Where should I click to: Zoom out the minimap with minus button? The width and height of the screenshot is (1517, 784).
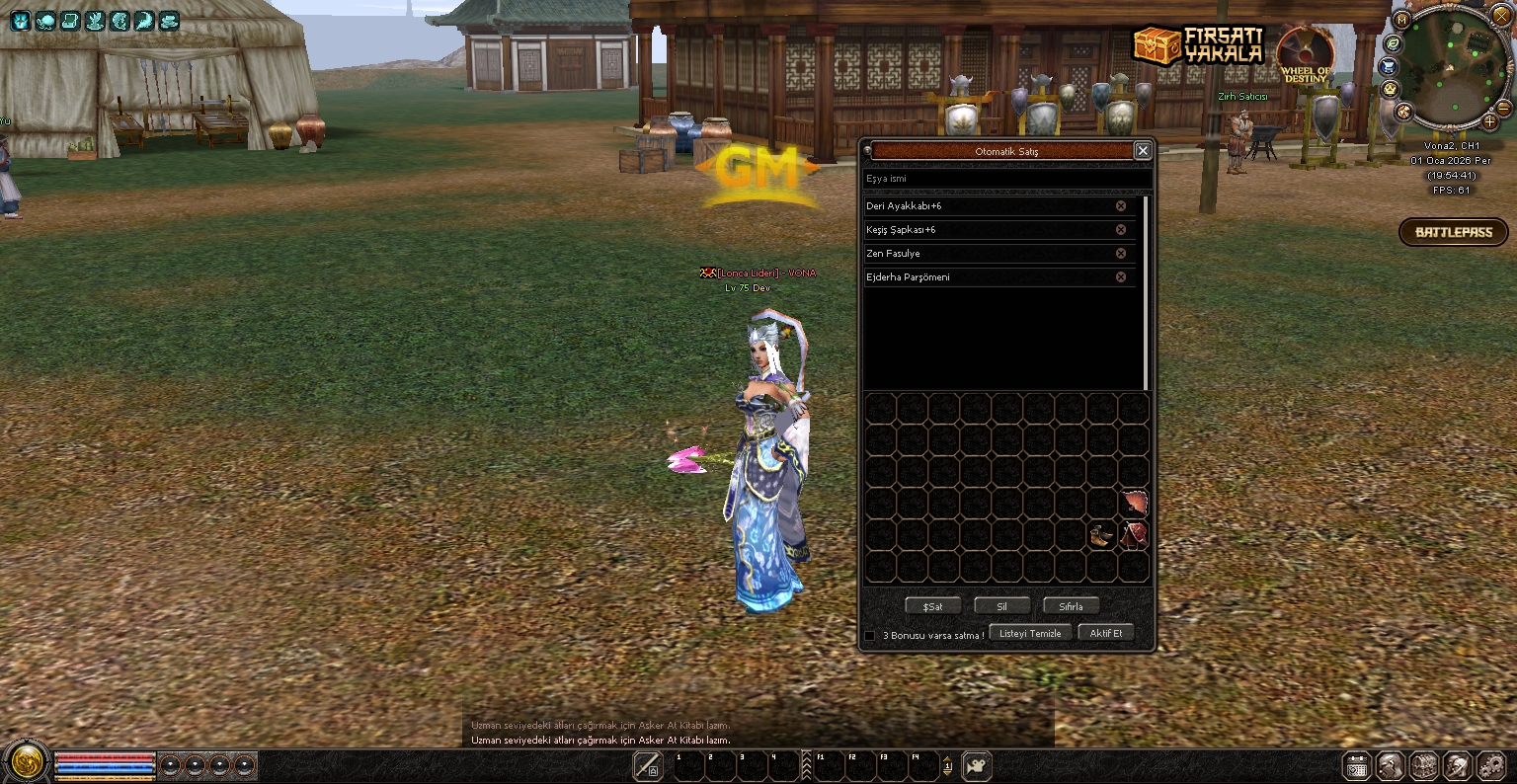point(1504,108)
